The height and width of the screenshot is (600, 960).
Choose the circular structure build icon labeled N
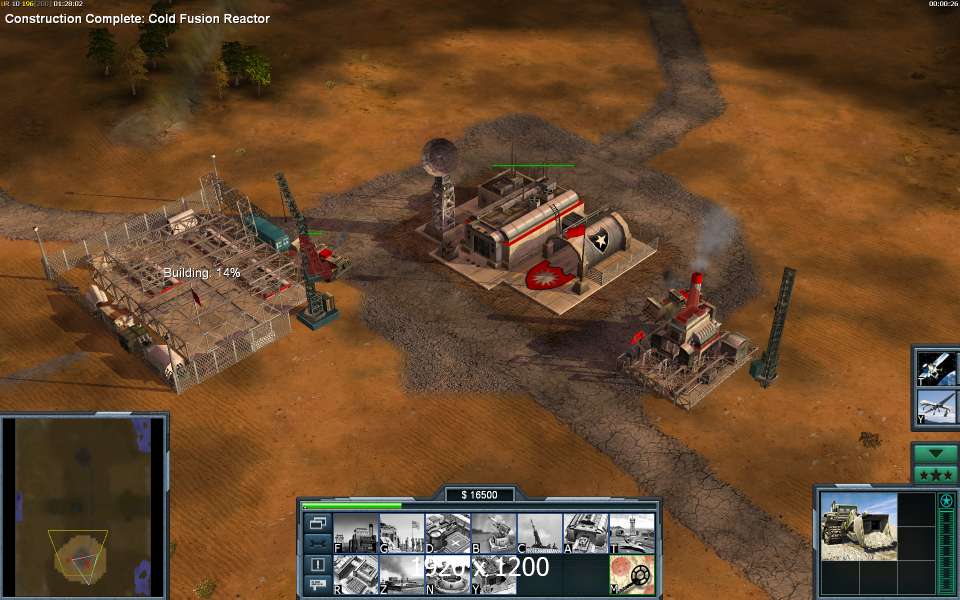click(447, 575)
